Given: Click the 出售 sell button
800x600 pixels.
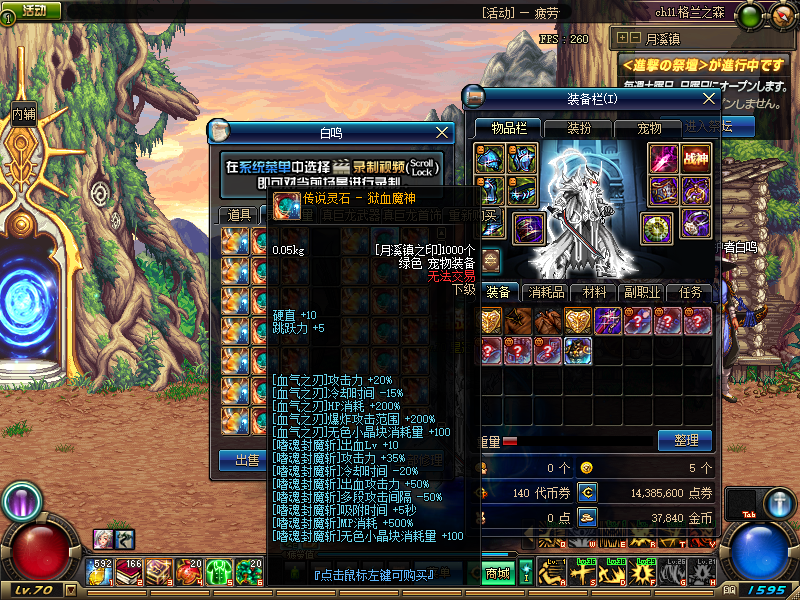Looking at the screenshot, I should pyautogui.click(x=243, y=461).
